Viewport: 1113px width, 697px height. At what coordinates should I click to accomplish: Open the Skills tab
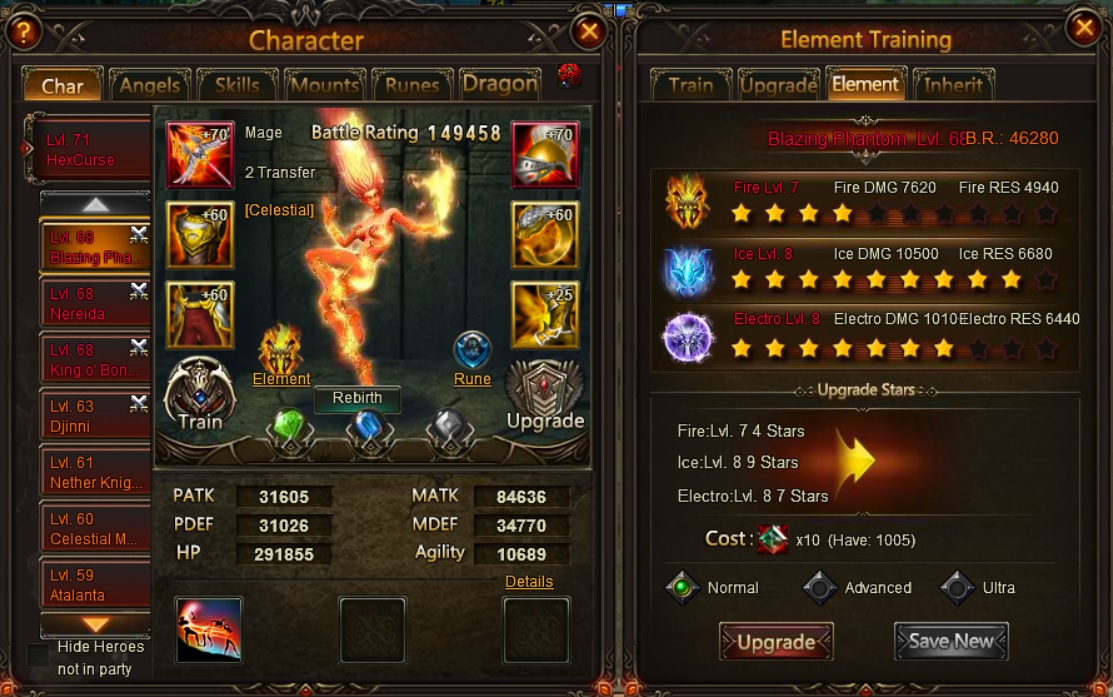pos(237,86)
